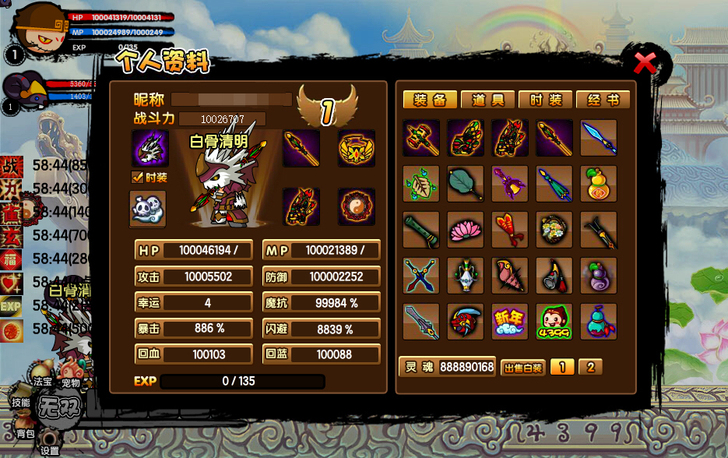Select the green leaf item slot
This screenshot has width=728, height=458.
[x=421, y=183]
